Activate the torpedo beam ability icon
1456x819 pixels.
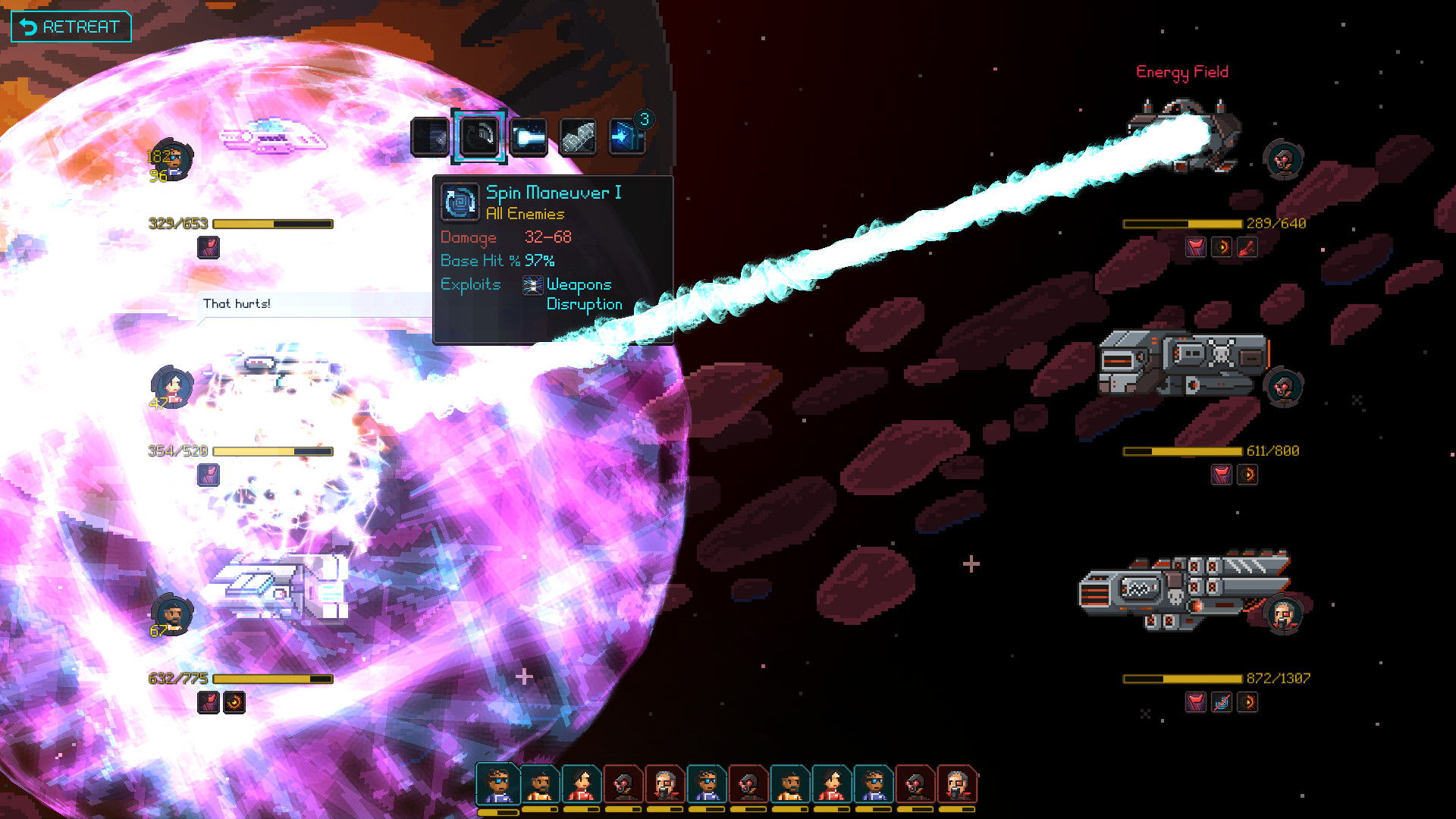click(x=529, y=136)
